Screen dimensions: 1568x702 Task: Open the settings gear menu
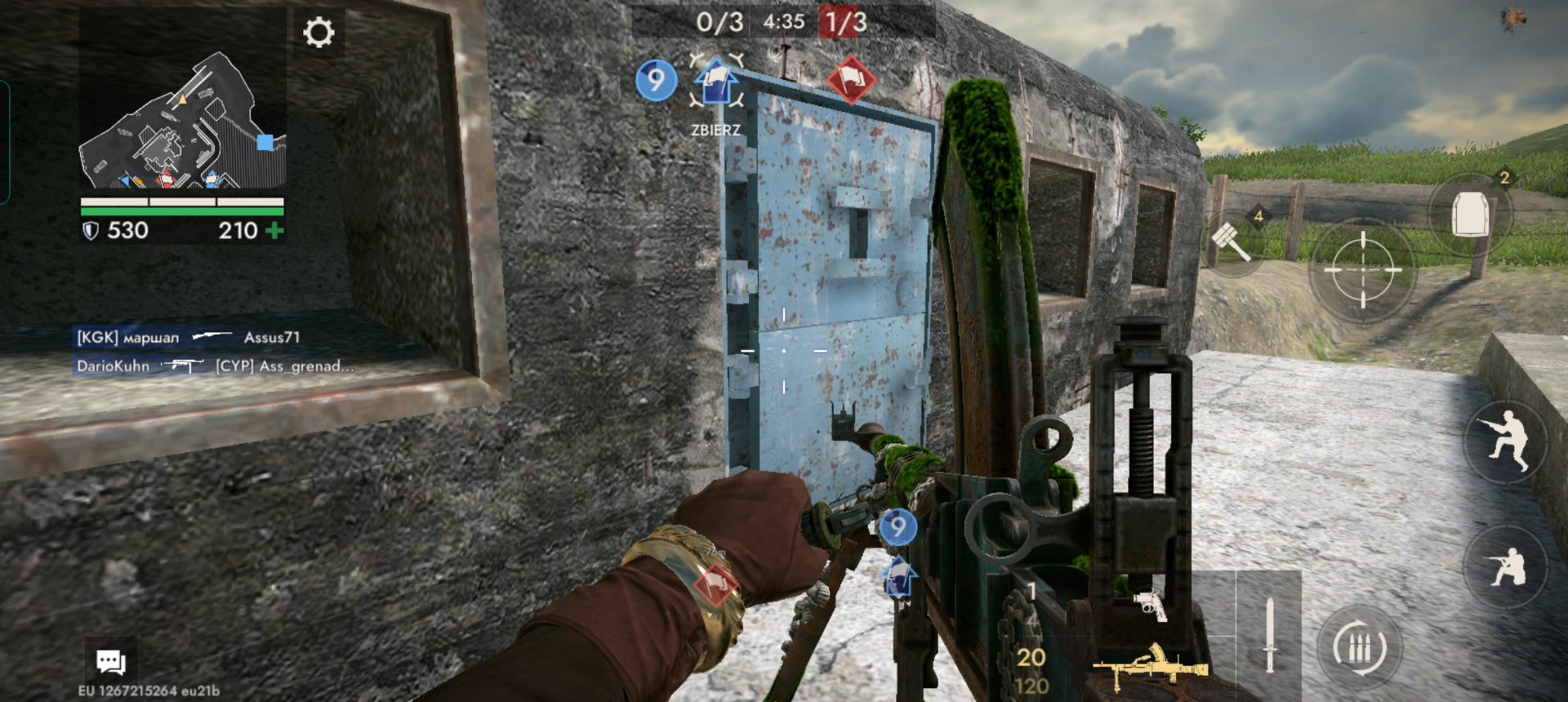pyautogui.click(x=318, y=33)
